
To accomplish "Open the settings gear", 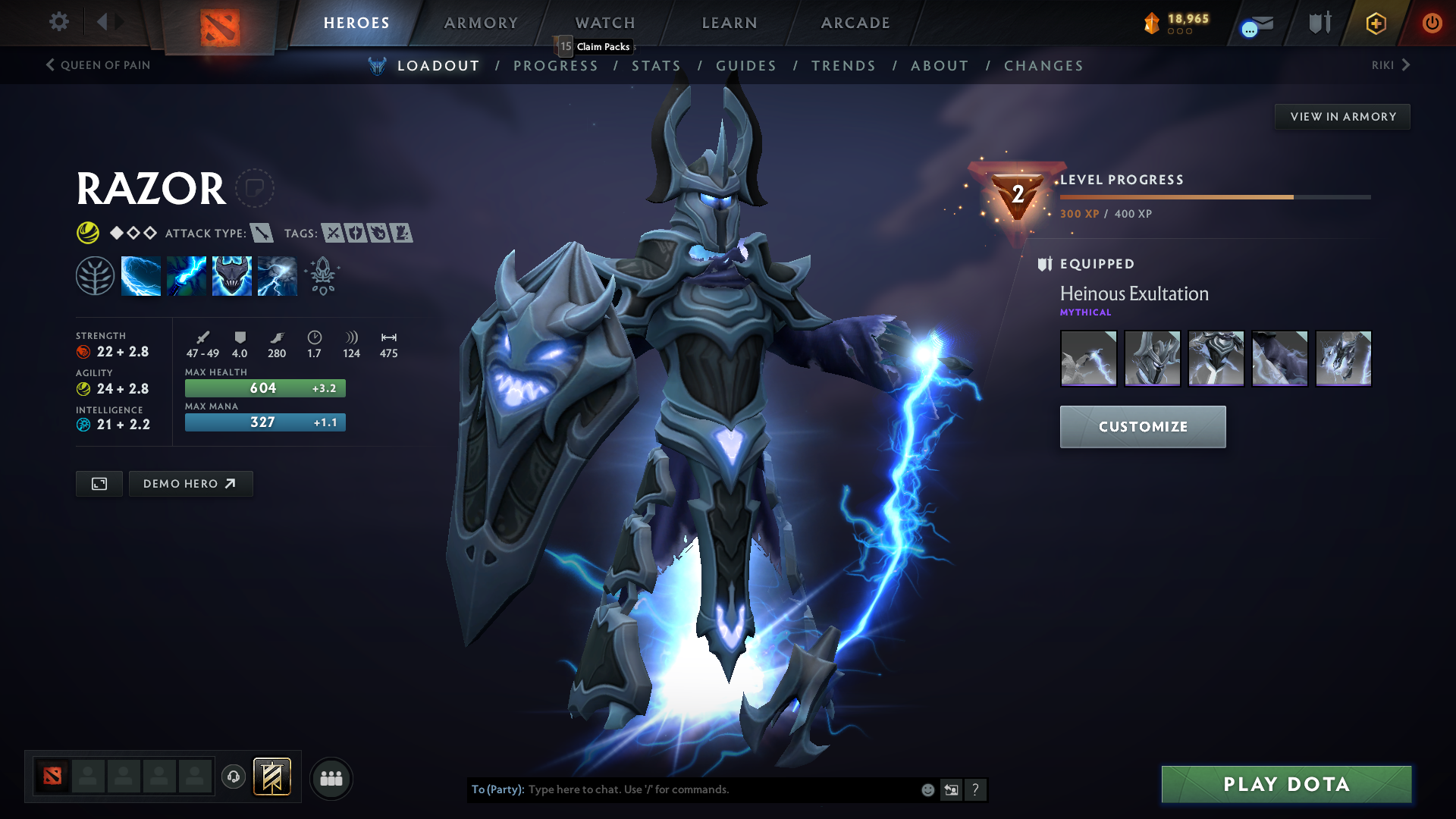I will pyautogui.click(x=58, y=22).
